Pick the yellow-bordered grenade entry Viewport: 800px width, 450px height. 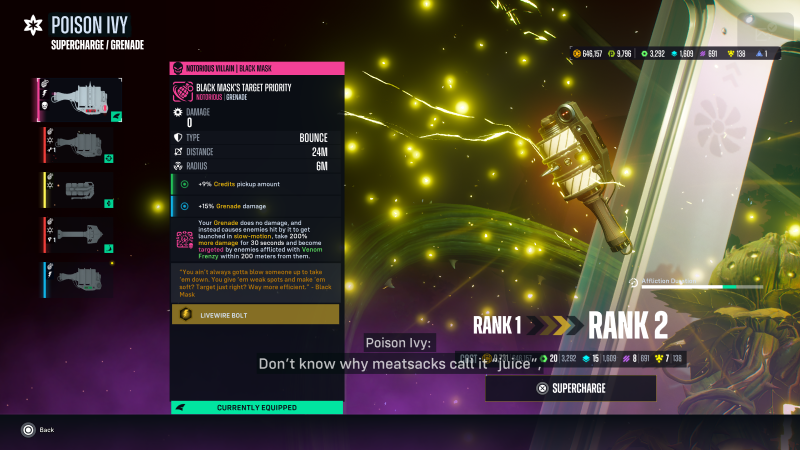point(81,190)
